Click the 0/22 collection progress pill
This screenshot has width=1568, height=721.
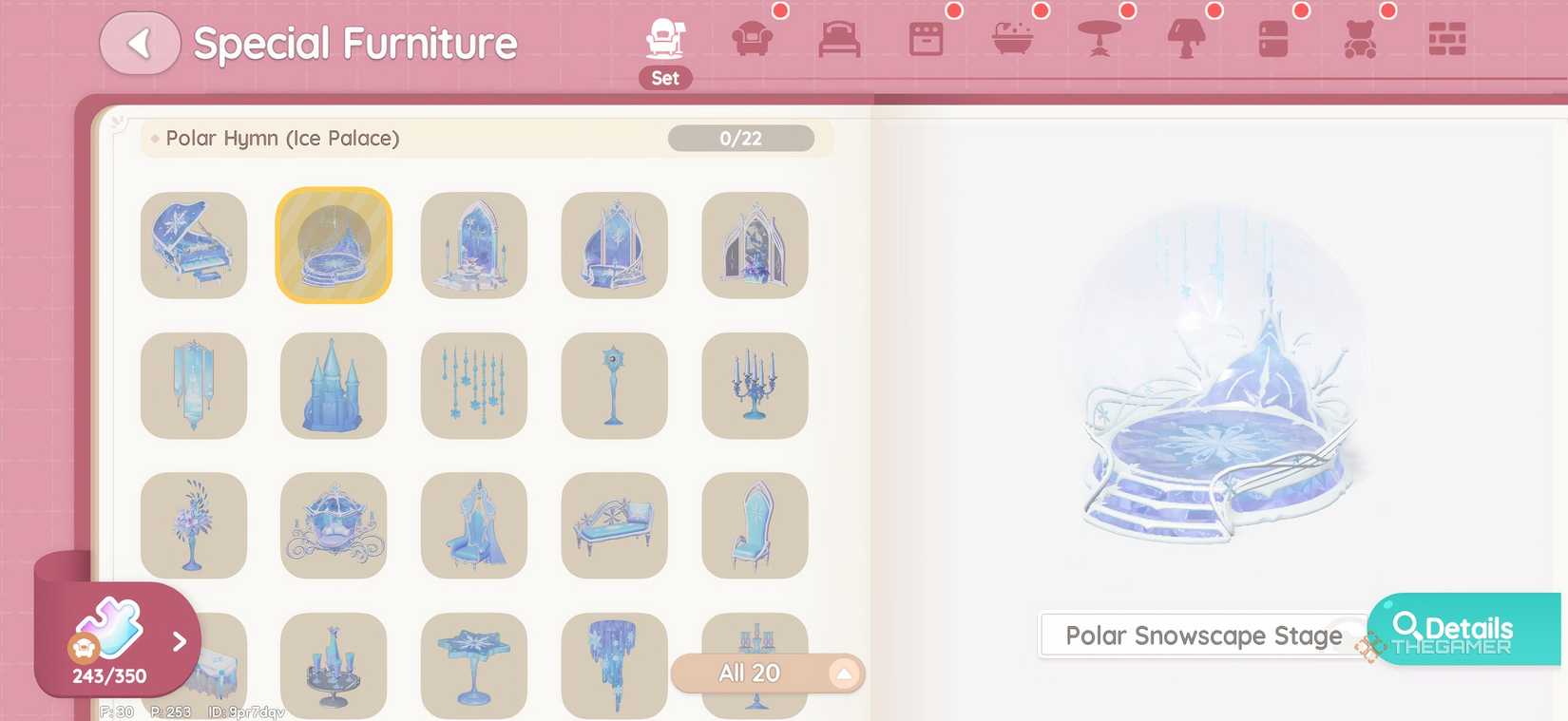click(x=740, y=138)
